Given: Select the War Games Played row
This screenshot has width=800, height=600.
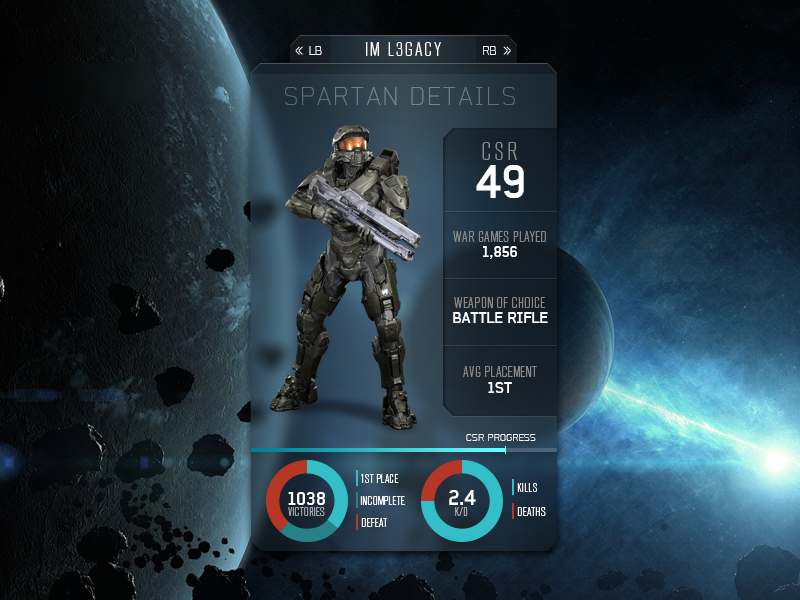Looking at the screenshot, I should pyautogui.click(x=500, y=245).
